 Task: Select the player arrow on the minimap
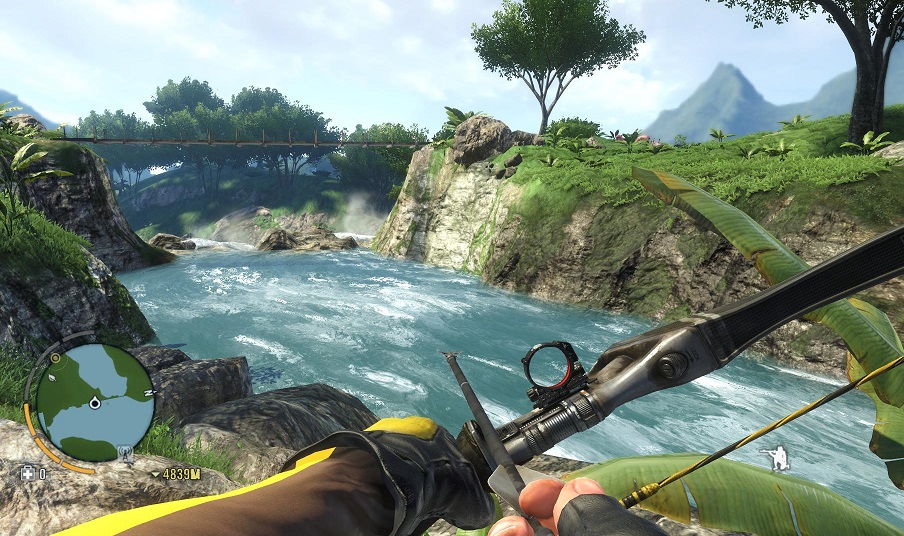pos(94,403)
